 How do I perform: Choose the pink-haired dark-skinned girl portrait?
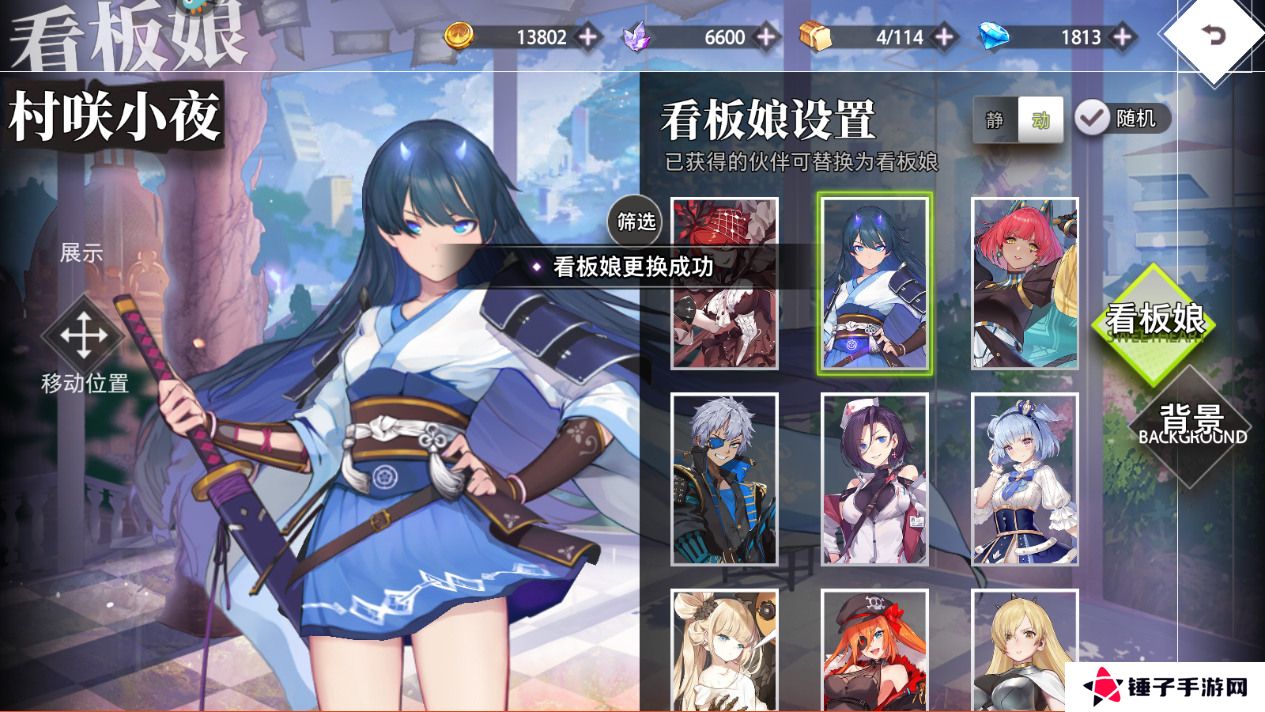pos(1025,283)
